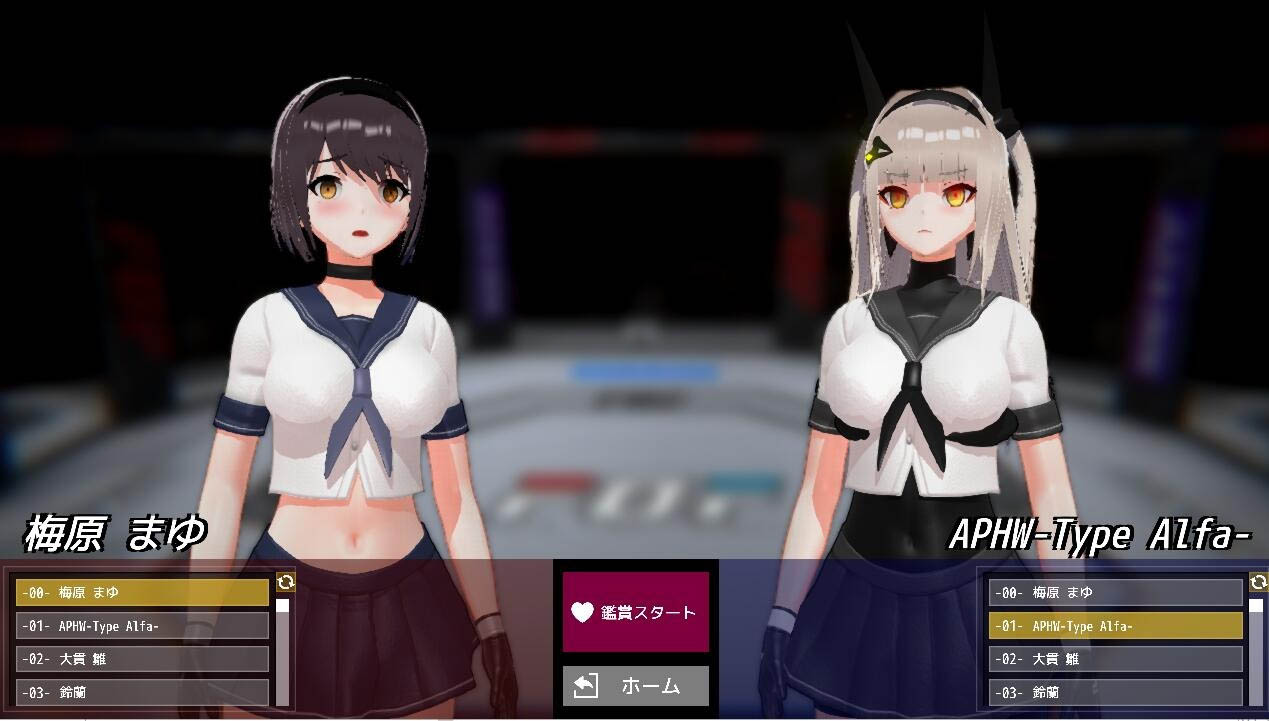This screenshot has height=721, width=1269.
Task: Click the left character list scrollbar
Action: (x=283, y=650)
